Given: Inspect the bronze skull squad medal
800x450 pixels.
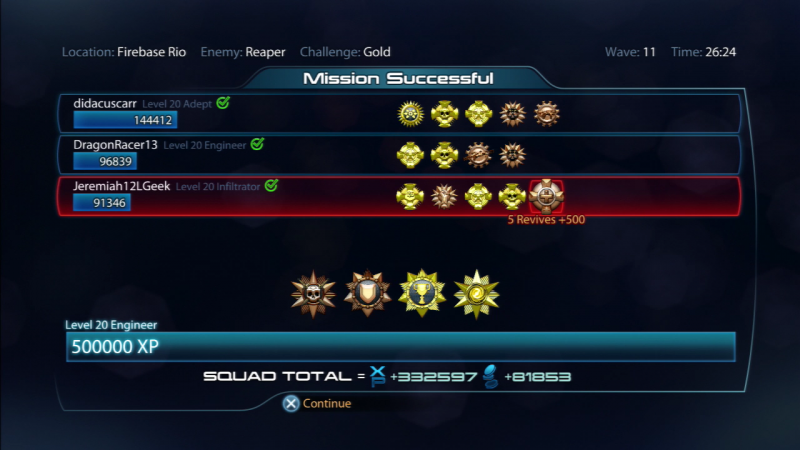Looking at the screenshot, I should point(313,292).
